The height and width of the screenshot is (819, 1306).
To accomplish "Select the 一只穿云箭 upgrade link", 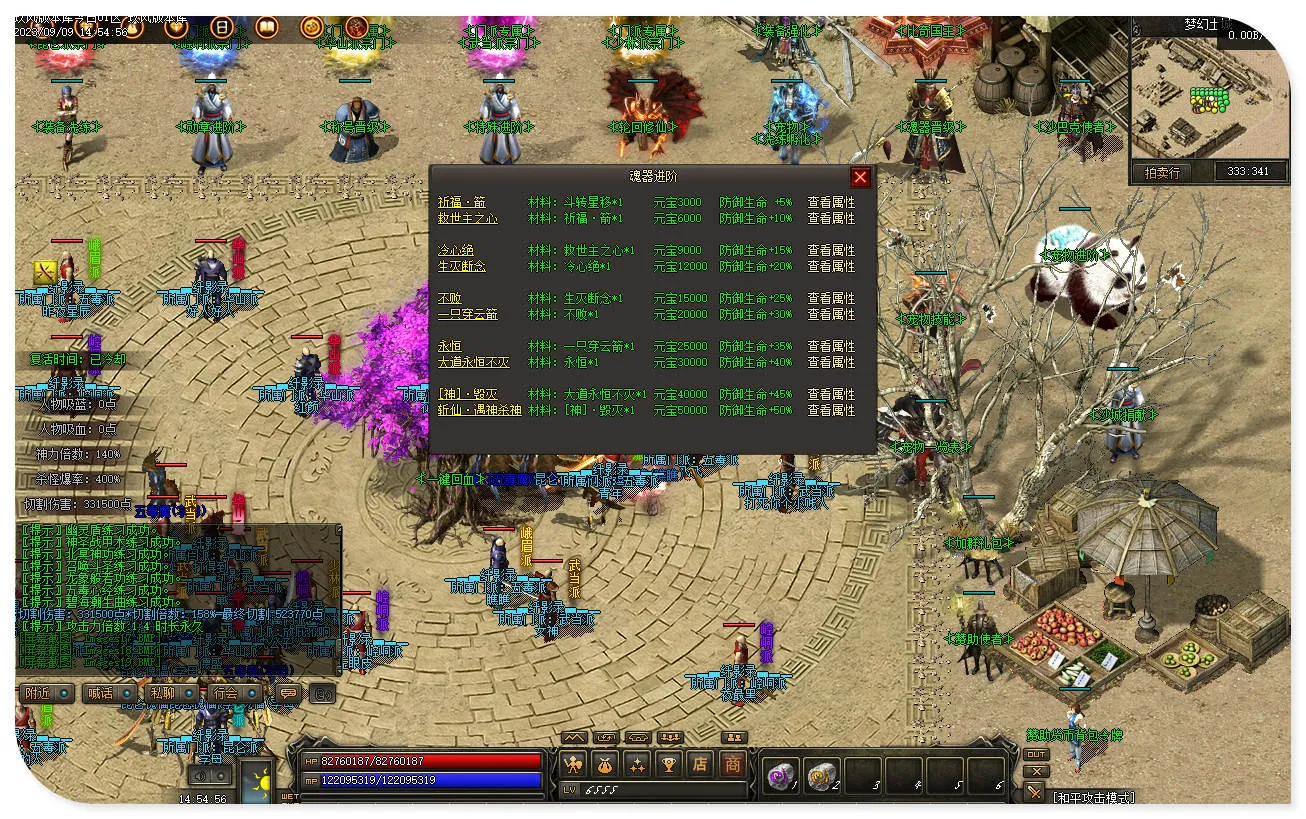I will pyautogui.click(x=467, y=314).
